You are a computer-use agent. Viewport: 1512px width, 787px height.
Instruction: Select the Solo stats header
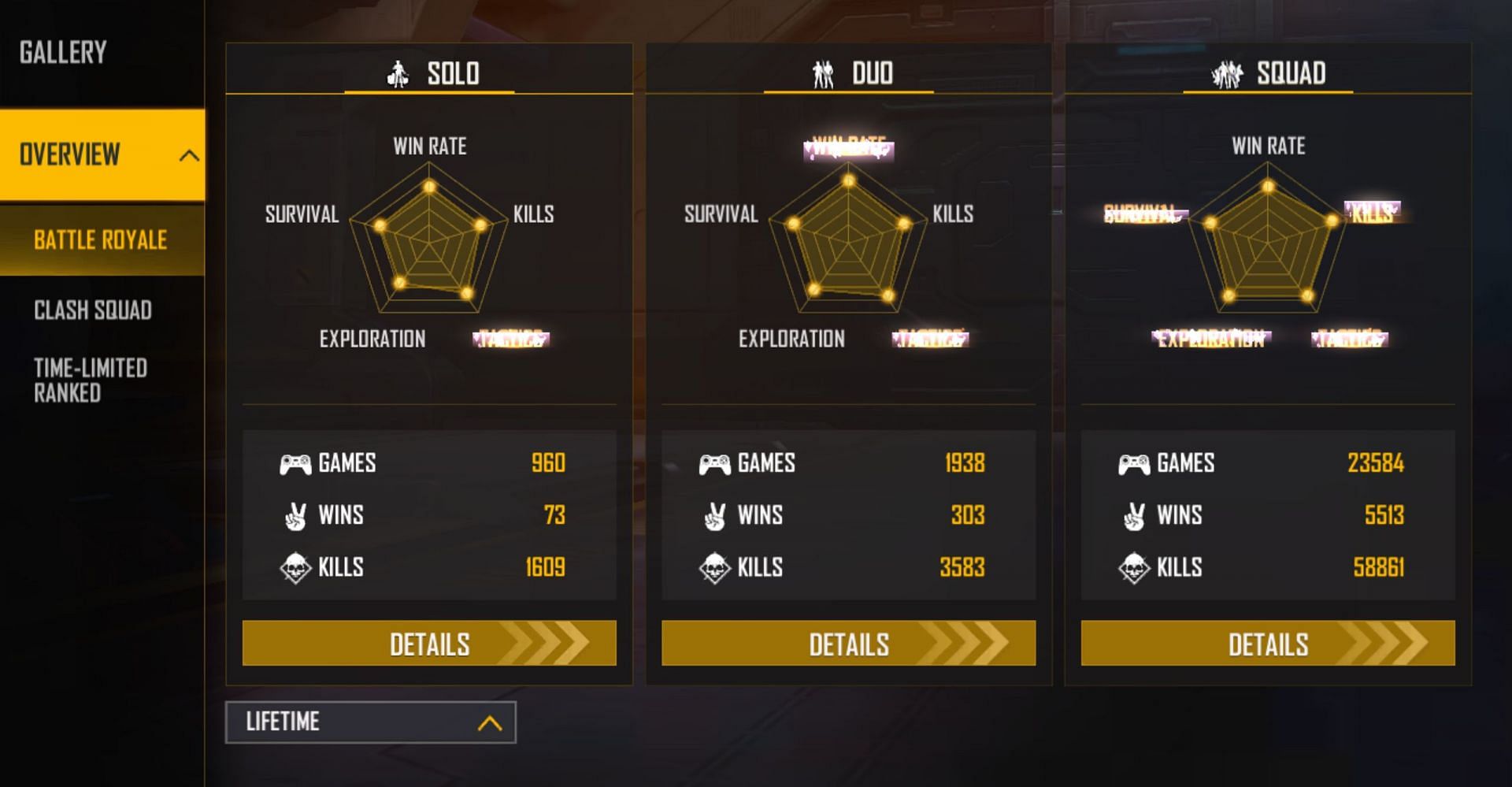(430, 73)
